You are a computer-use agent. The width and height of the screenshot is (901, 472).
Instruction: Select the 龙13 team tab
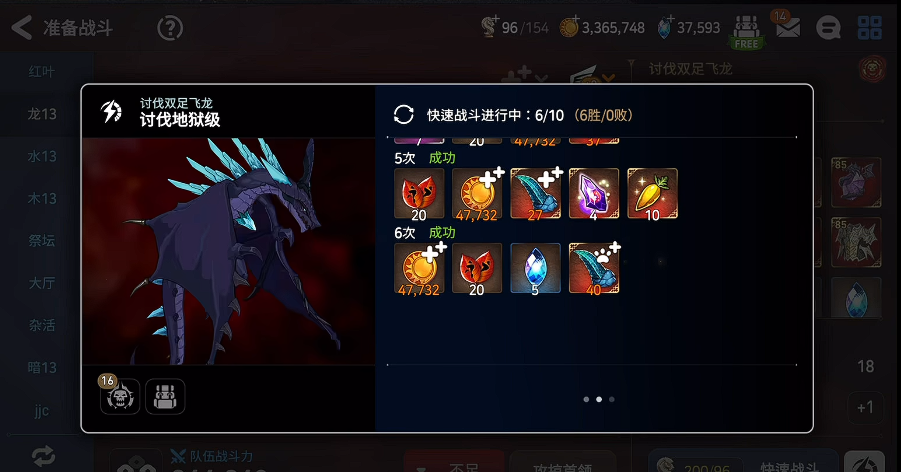[x=42, y=114]
